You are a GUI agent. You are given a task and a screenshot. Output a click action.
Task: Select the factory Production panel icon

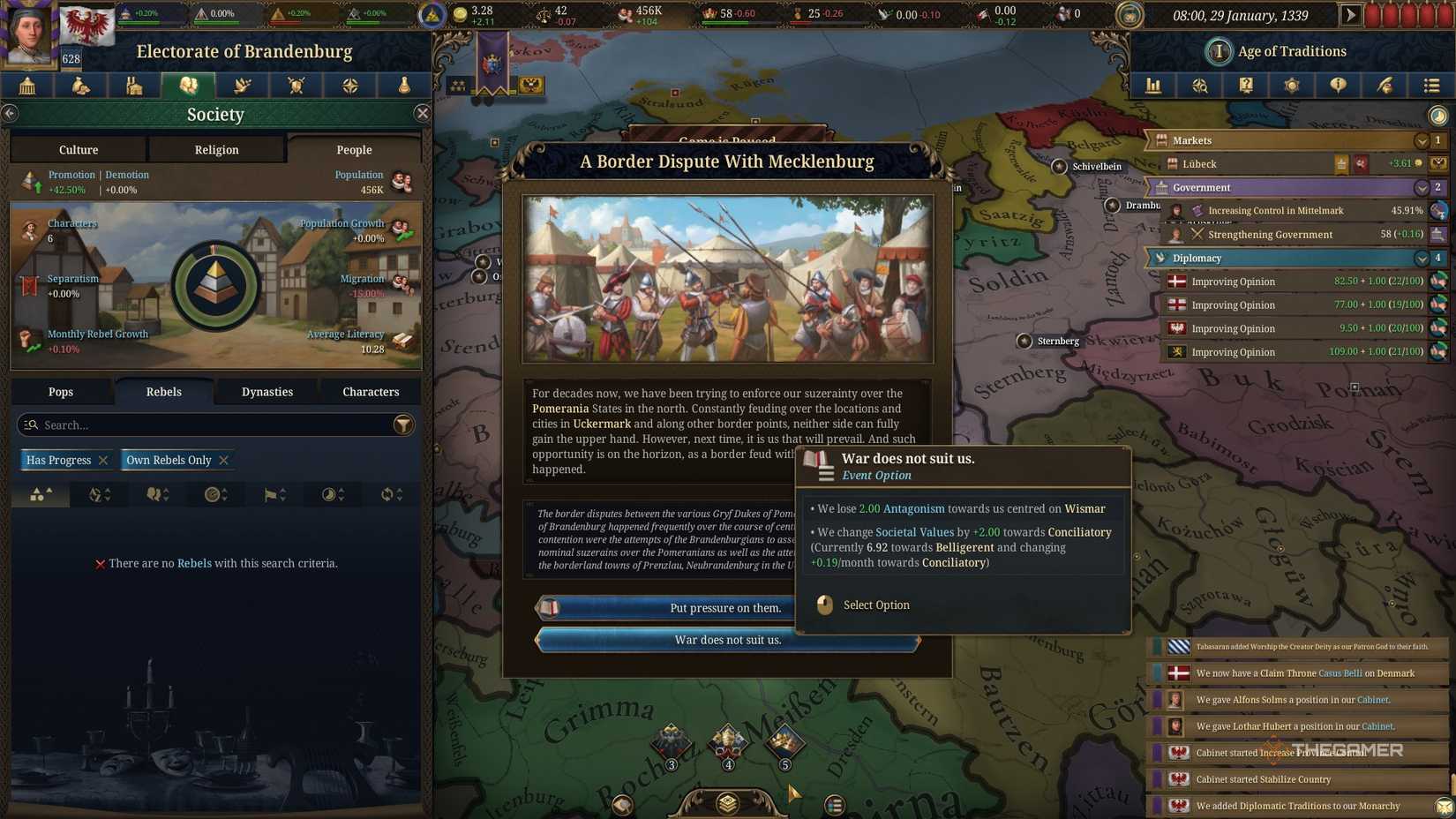coord(134,86)
